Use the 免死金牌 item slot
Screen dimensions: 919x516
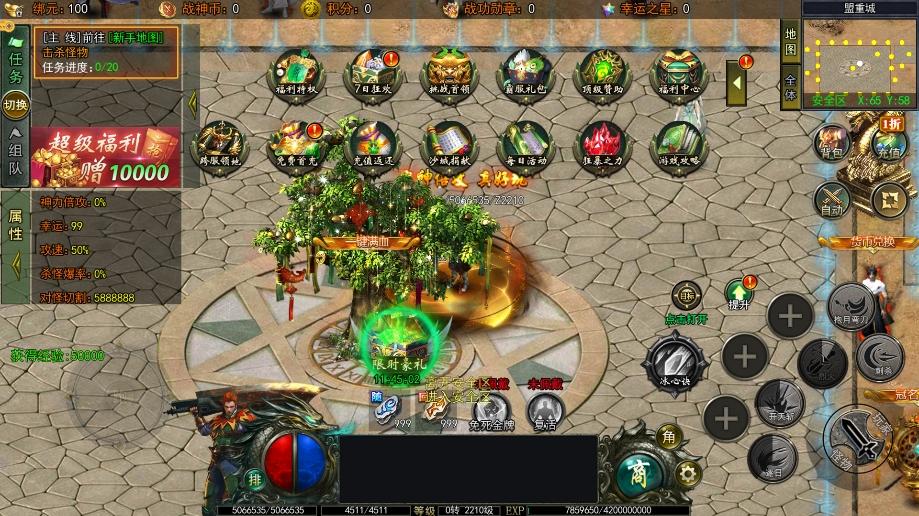click(x=491, y=410)
